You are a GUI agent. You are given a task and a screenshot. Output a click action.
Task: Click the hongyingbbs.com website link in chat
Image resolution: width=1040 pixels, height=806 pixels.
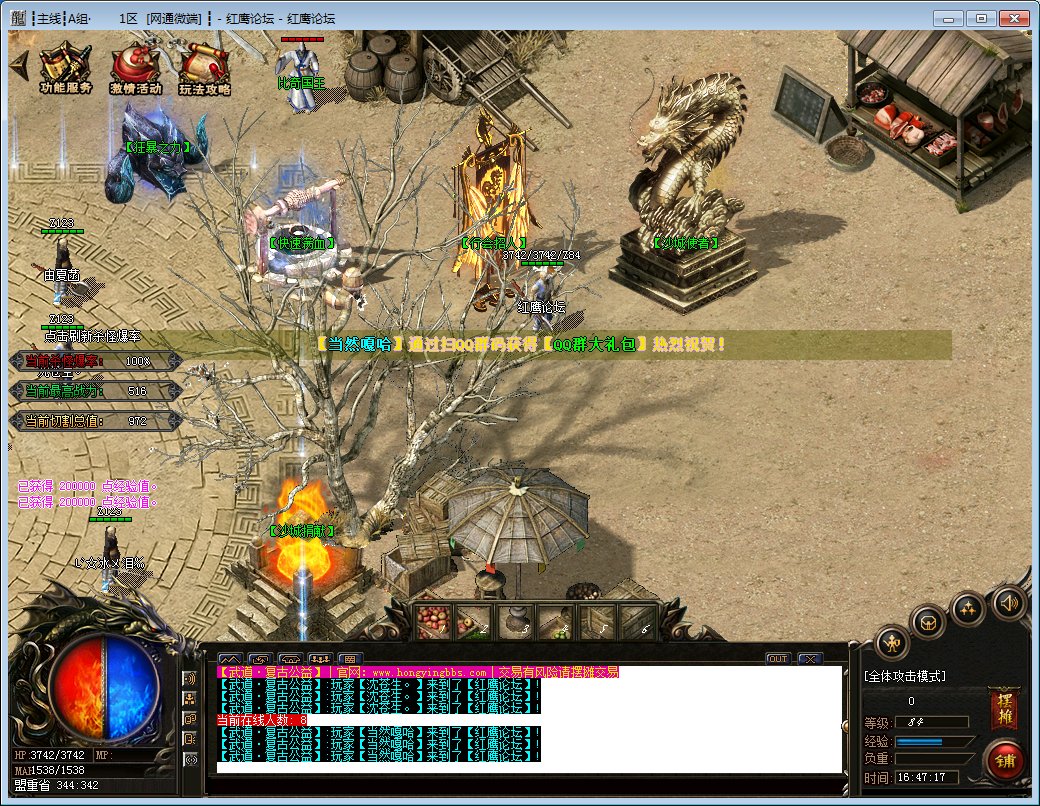[x=430, y=673]
